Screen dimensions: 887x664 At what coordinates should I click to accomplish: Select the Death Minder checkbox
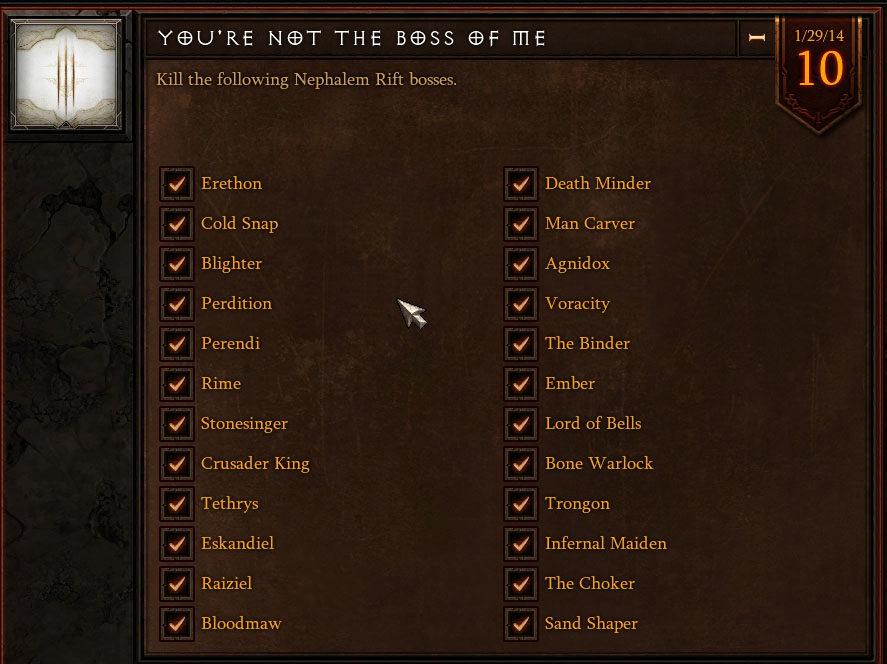521,184
